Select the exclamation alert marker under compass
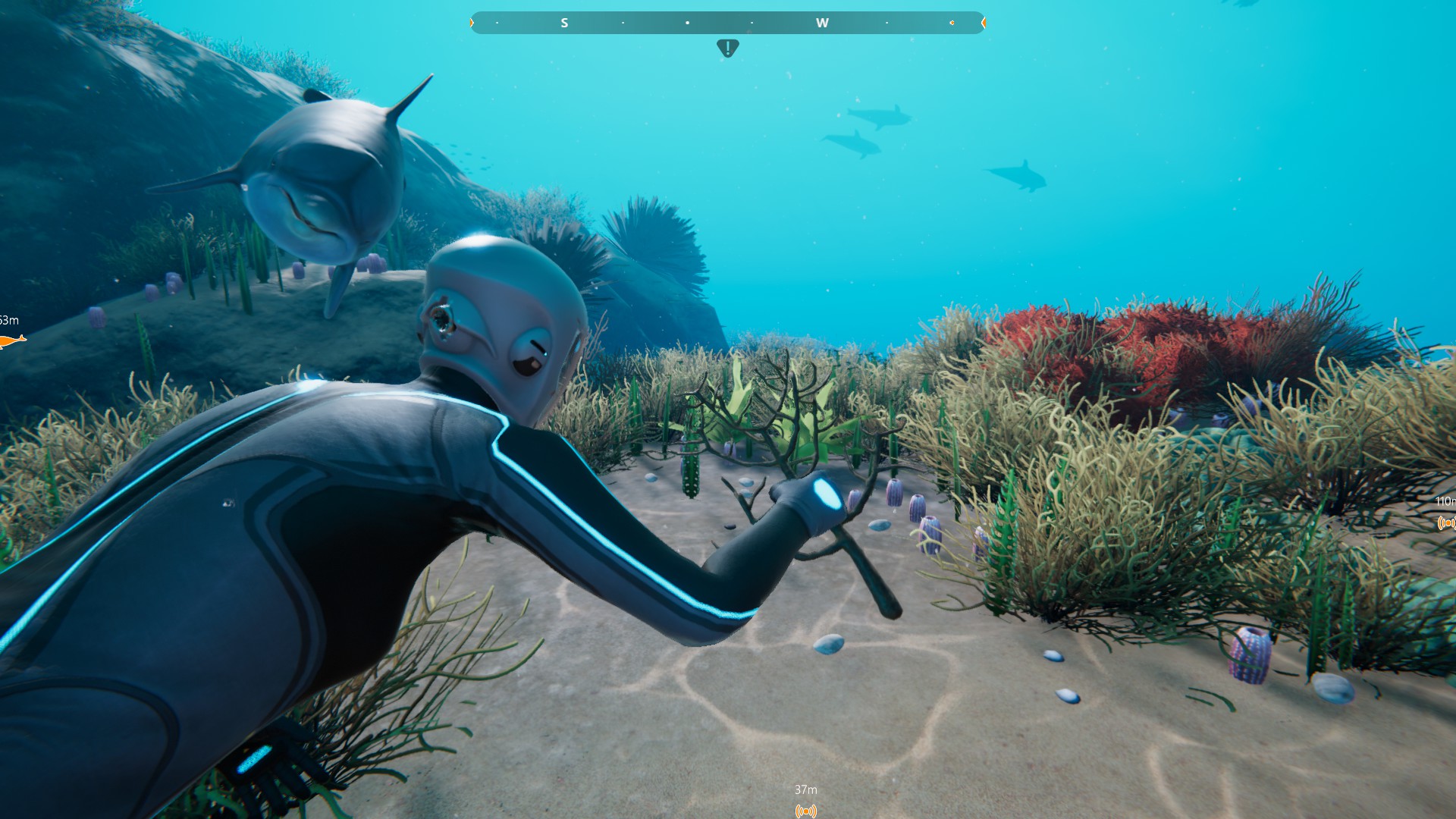This screenshot has width=1456, height=819. click(727, 49)
